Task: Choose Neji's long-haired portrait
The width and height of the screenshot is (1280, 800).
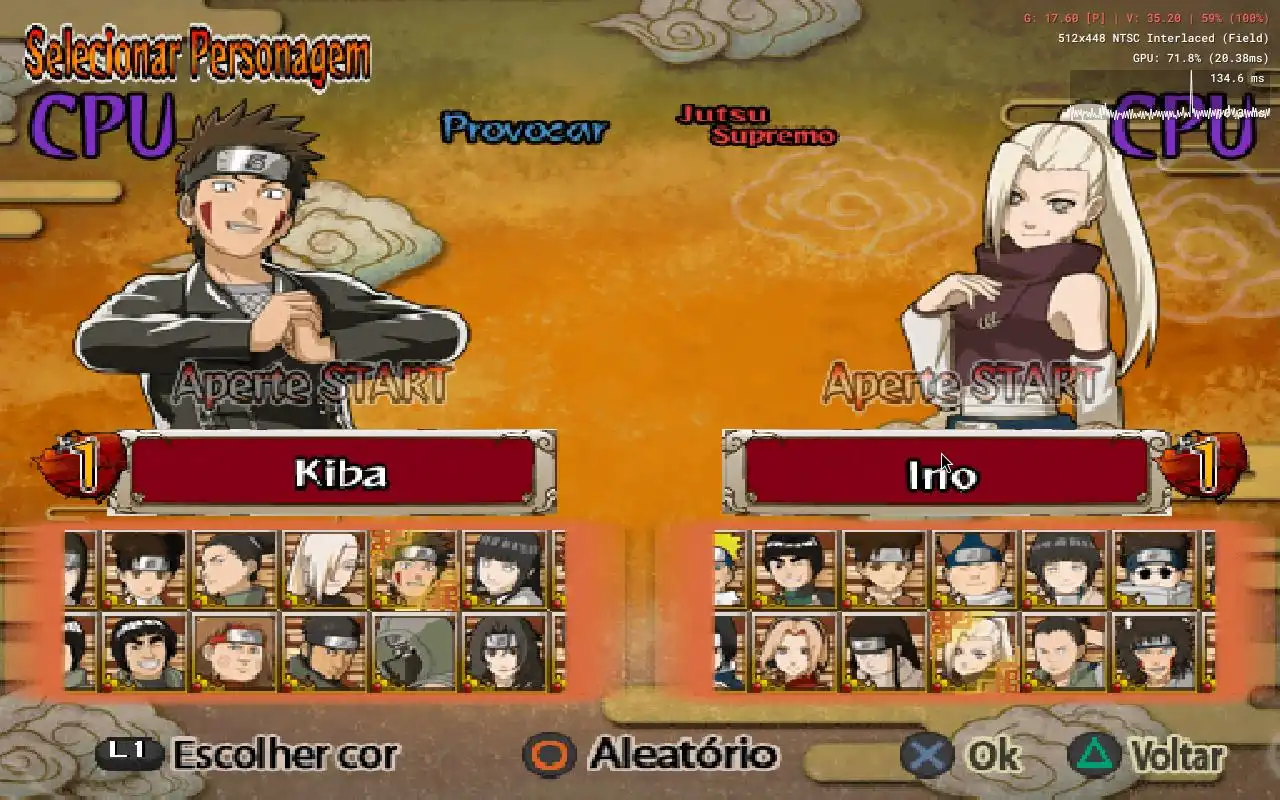Action: click(884, 651)
